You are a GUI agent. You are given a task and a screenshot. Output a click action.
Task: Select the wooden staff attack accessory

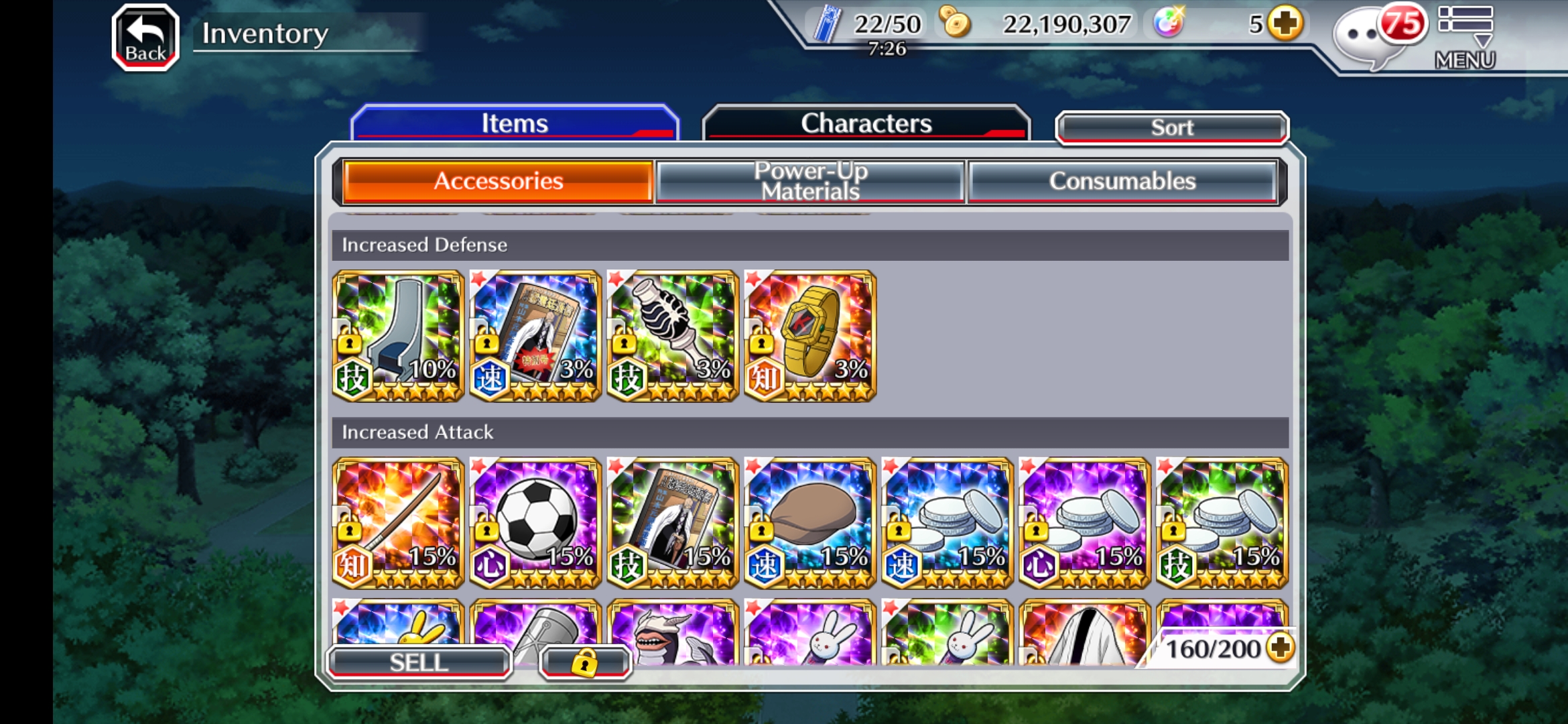tap(398, 524)
